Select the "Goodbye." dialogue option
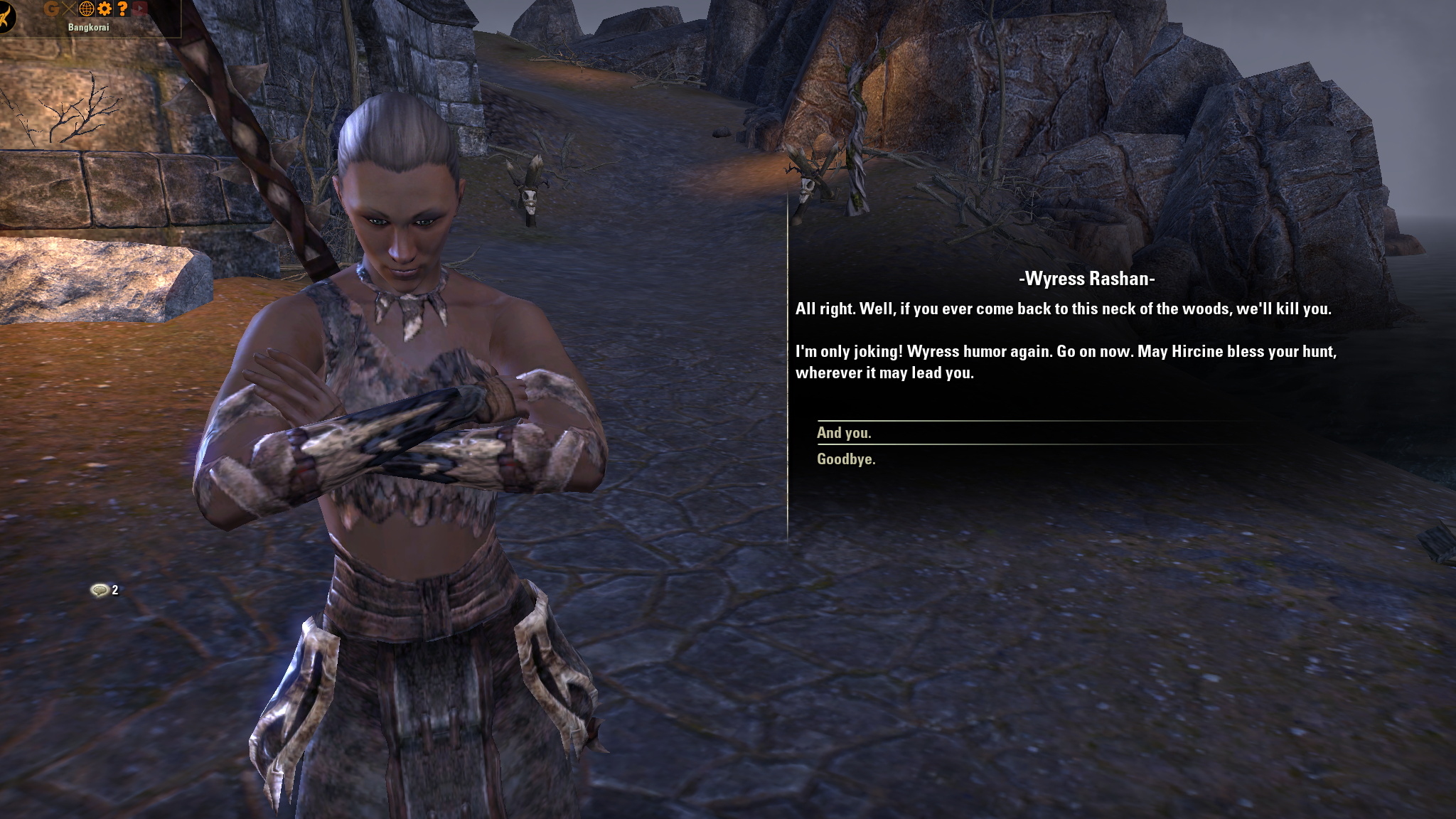This screenshot has height=819, width=1456. pos(846,459)
